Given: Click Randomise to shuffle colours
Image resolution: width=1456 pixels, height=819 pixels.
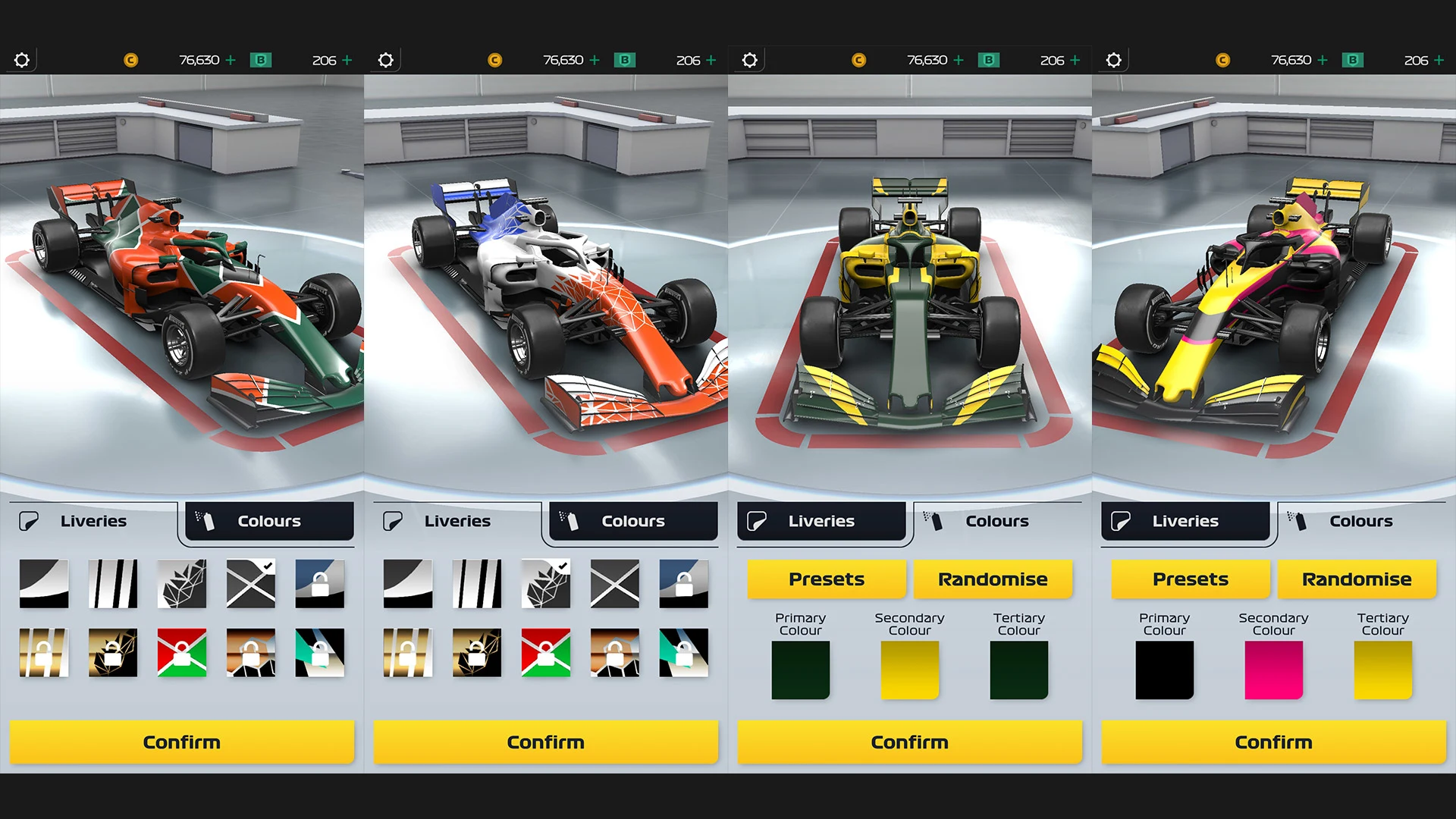Looking at the screenshot, I should click(x=993, y=579).
